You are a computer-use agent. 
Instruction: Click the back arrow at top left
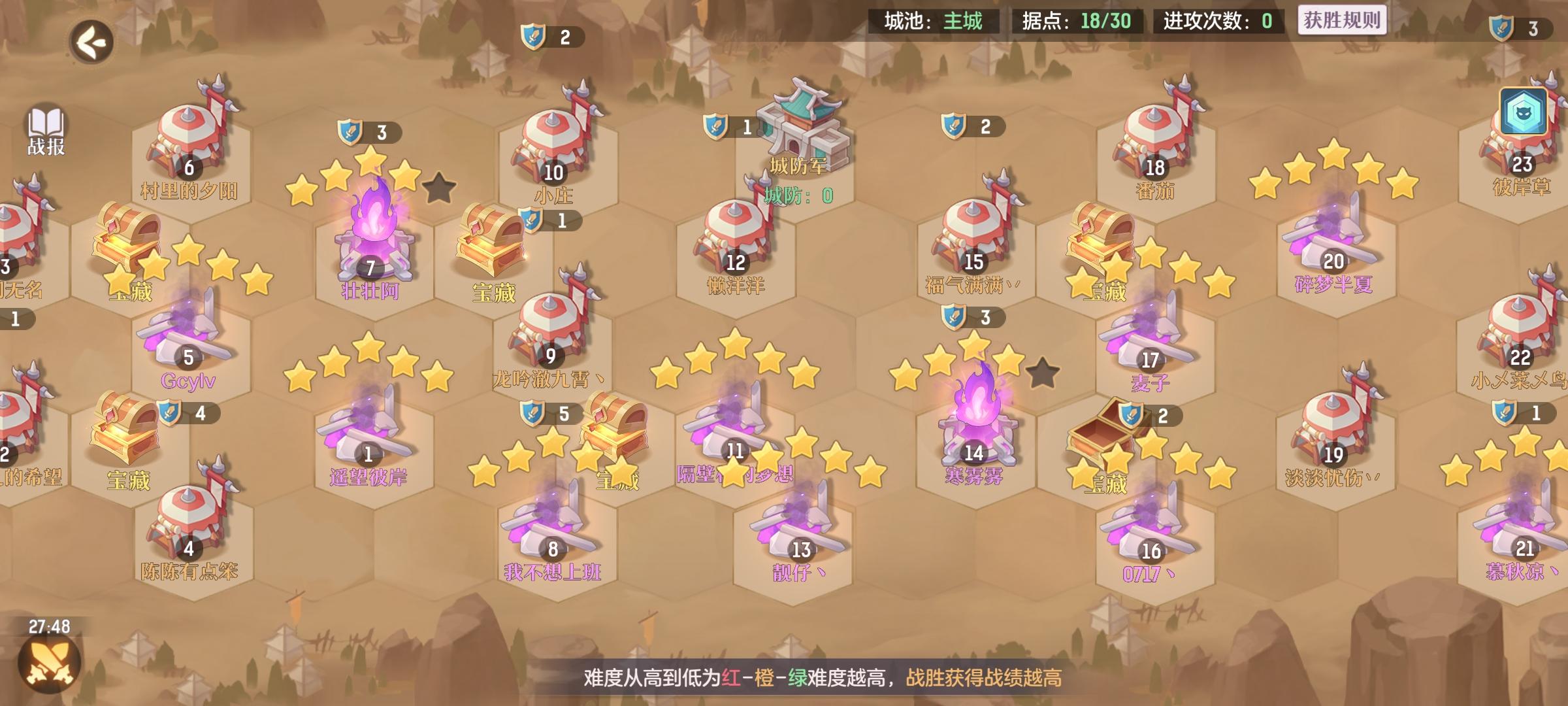click(91, 42)
